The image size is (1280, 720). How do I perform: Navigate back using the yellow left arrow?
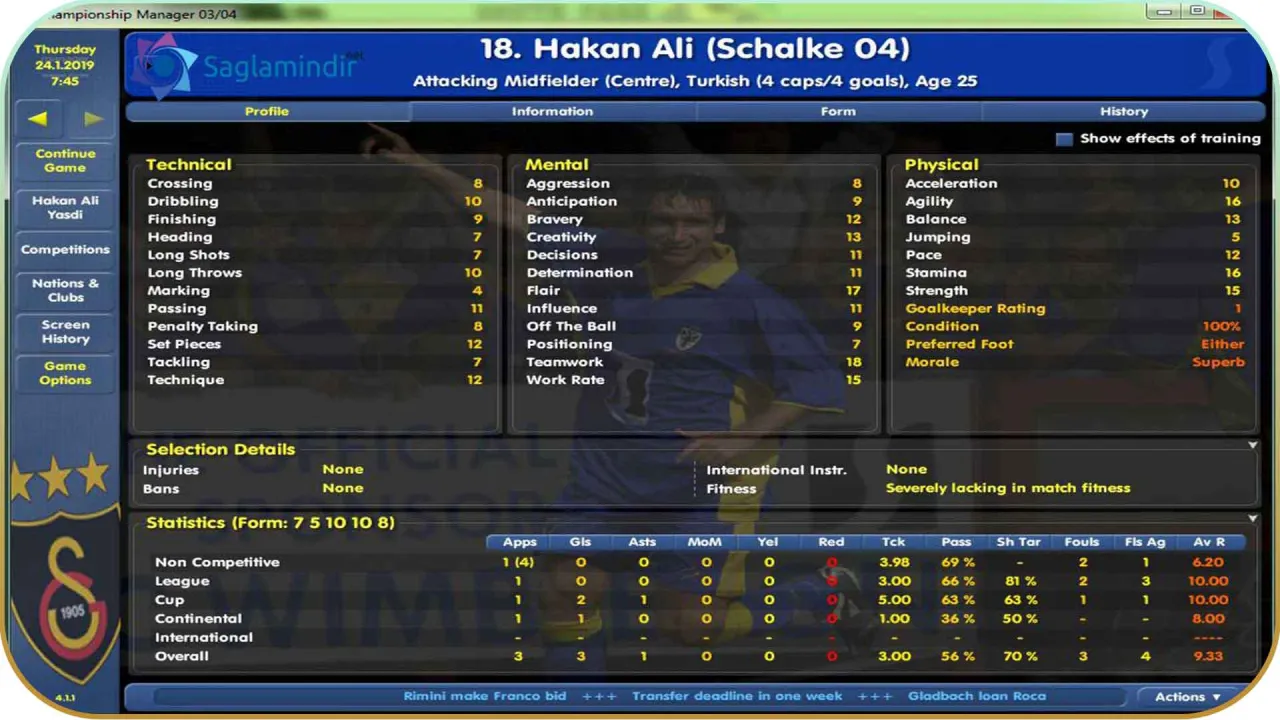click(37, 118)
